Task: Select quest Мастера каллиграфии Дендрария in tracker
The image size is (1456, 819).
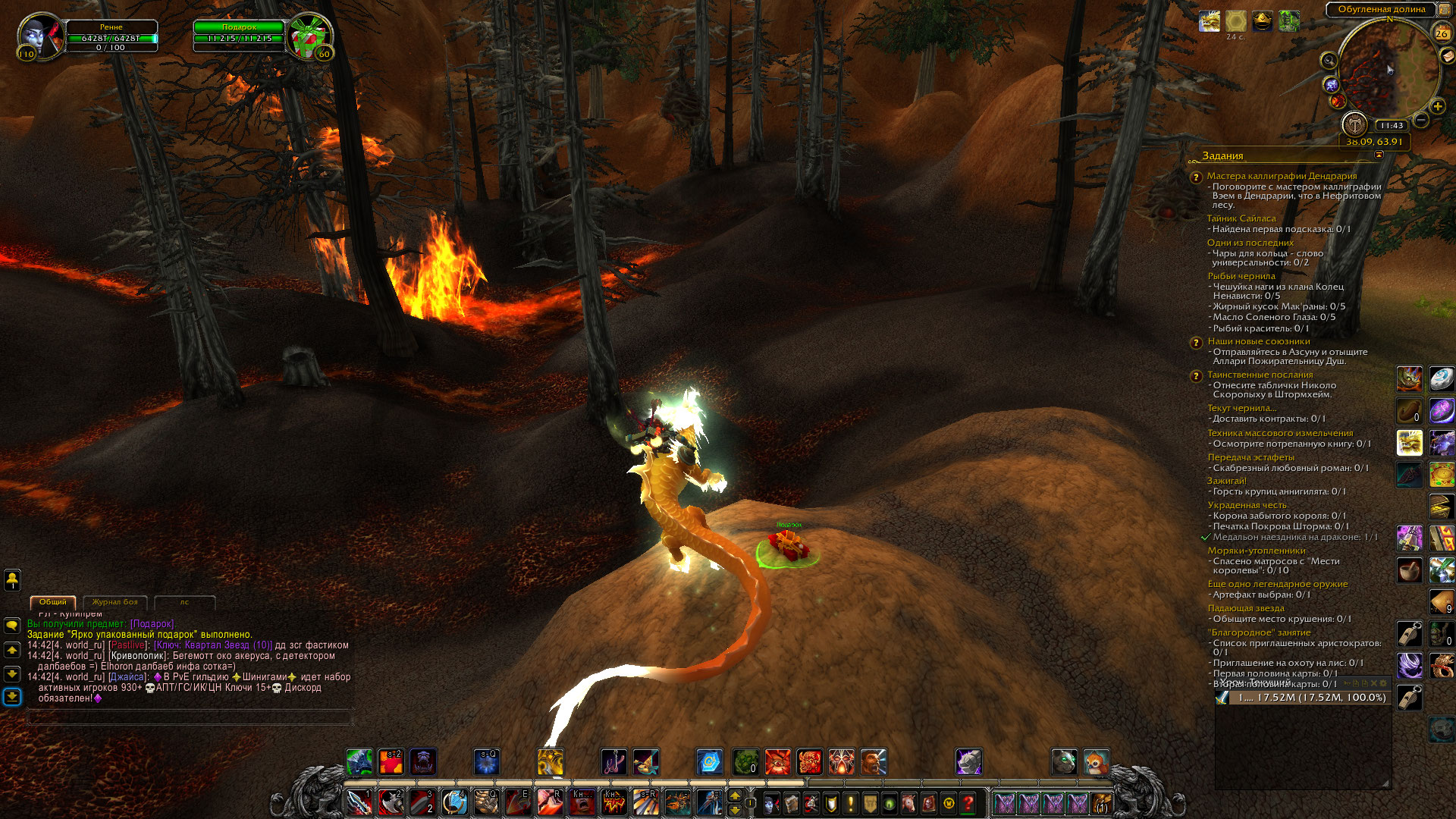Action: [x=1282, y=176]
